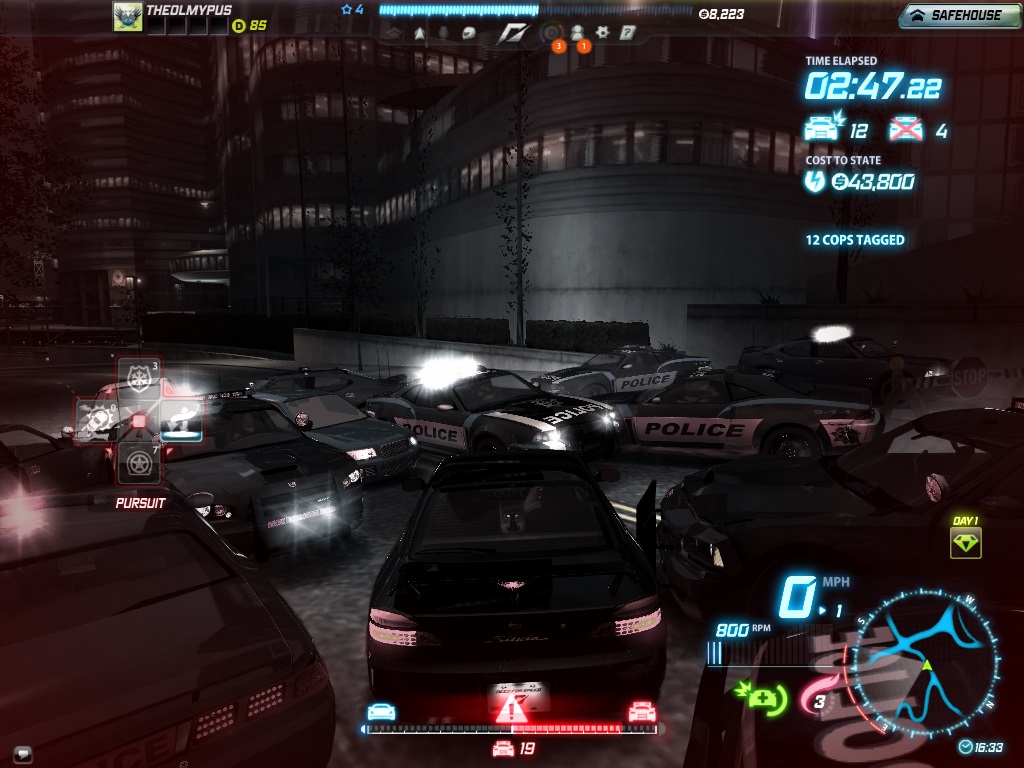
Task: Click the Need for Speed logo button
Action: 513,33
